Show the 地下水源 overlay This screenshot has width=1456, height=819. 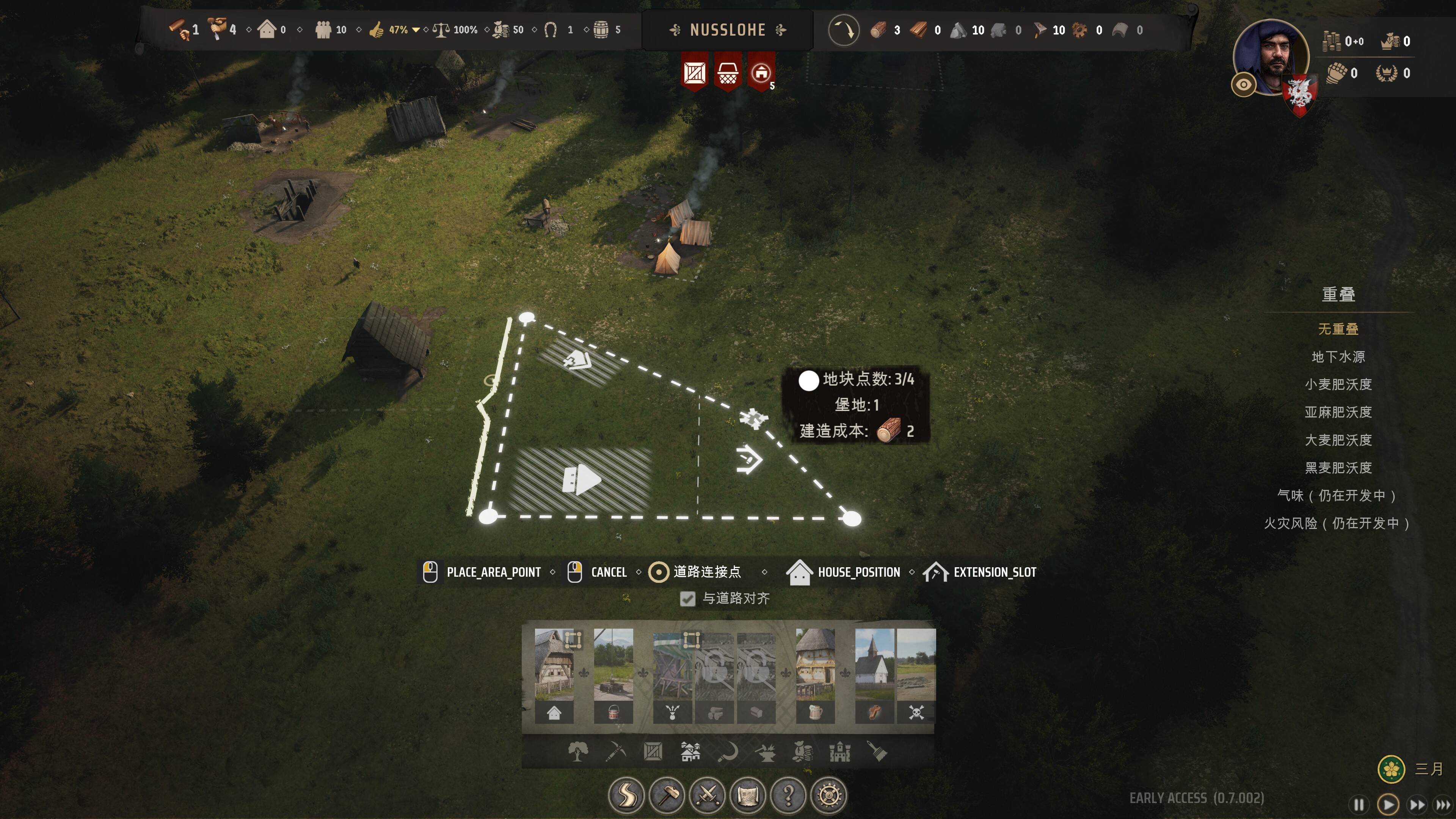[1338, 357]
